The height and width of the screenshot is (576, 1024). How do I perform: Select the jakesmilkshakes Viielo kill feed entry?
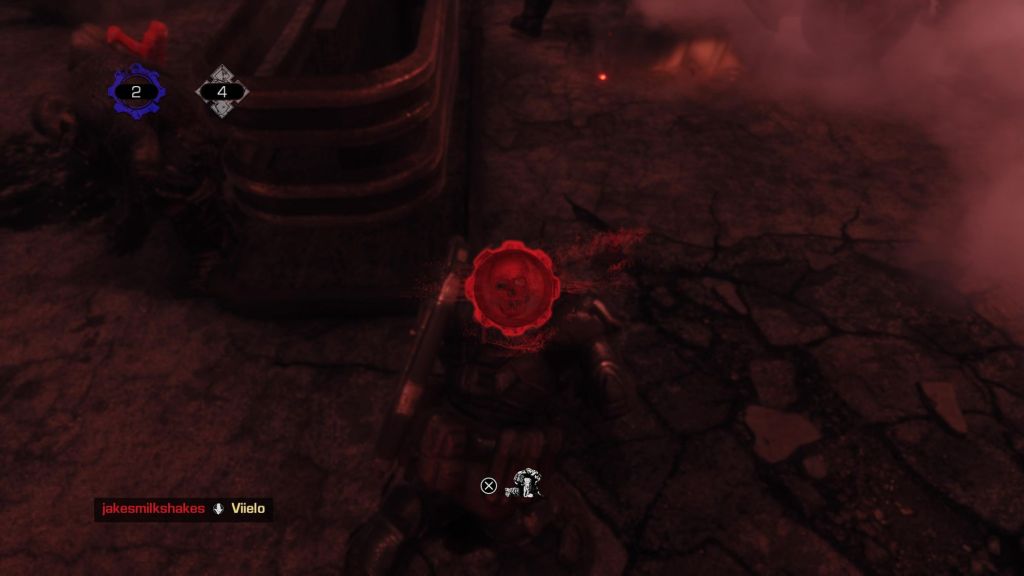point(183,509)
